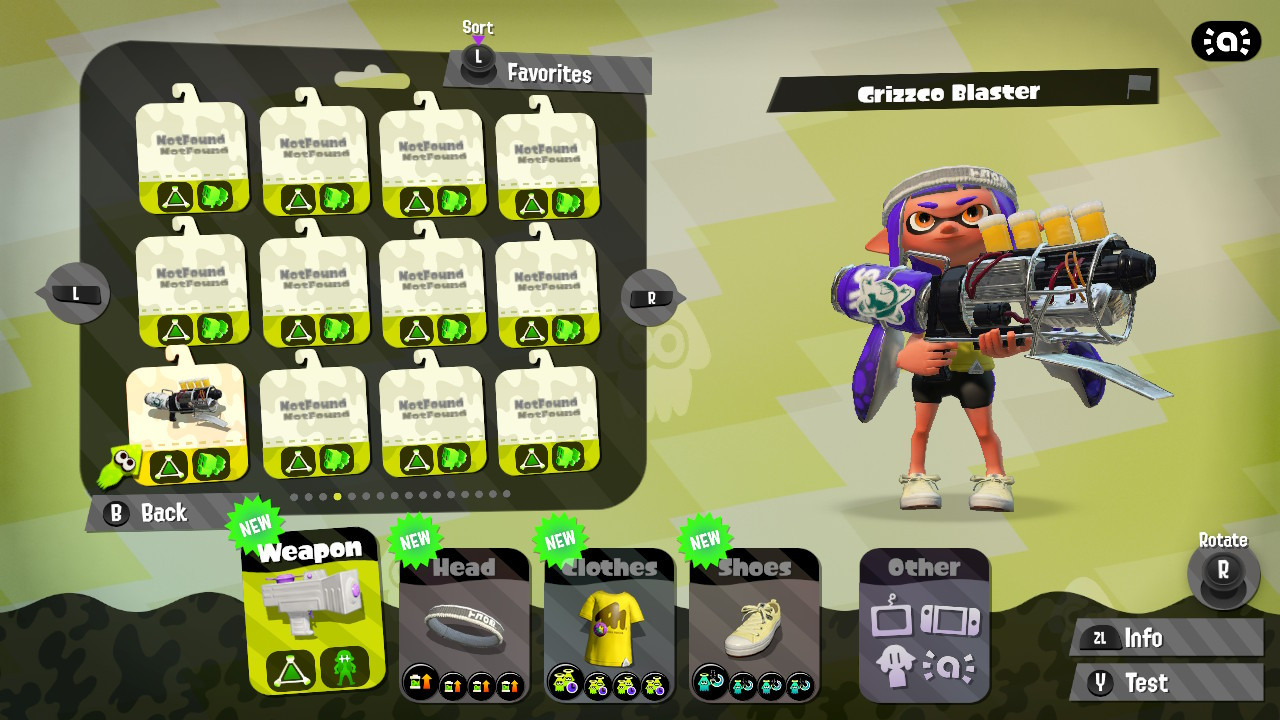
Task: Click the TV icon in the Other panel
Action: pyautogui.click(x=891, y=618)
